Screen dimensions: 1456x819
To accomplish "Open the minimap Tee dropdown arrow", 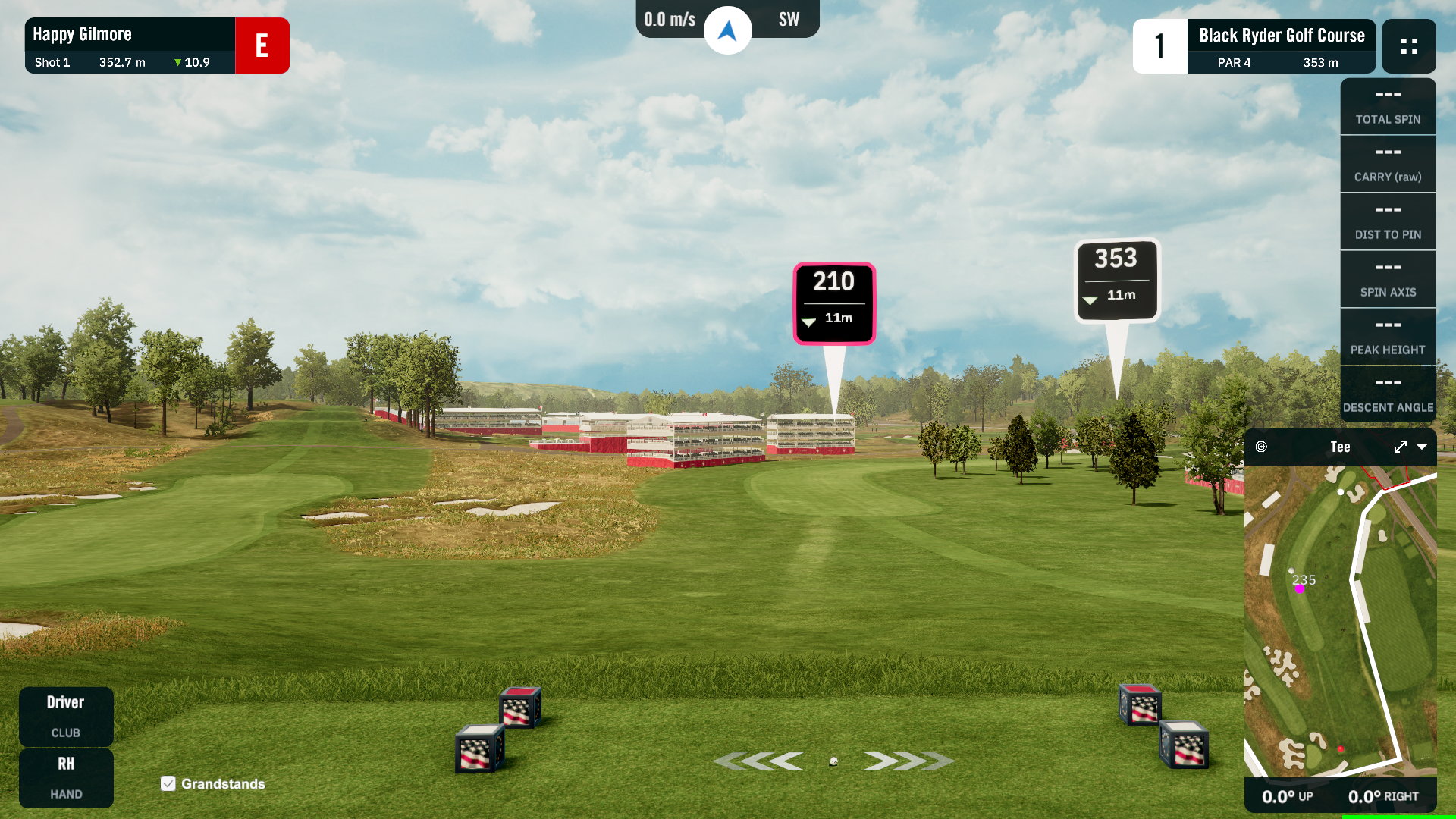I will point(1422,447).
